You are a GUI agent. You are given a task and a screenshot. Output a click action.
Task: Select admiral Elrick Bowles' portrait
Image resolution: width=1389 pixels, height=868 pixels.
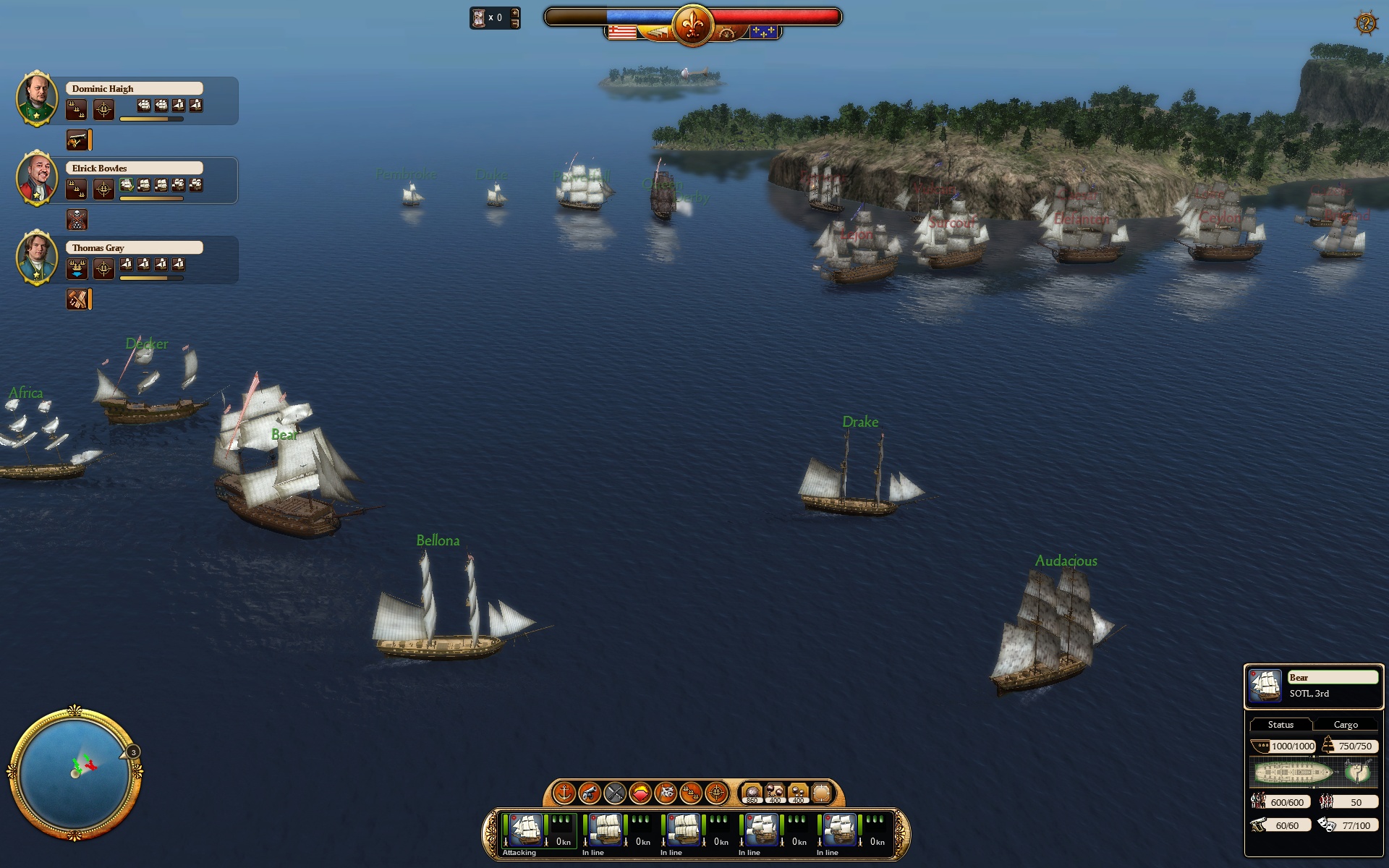pyautogui.click(x=37, y=177)
